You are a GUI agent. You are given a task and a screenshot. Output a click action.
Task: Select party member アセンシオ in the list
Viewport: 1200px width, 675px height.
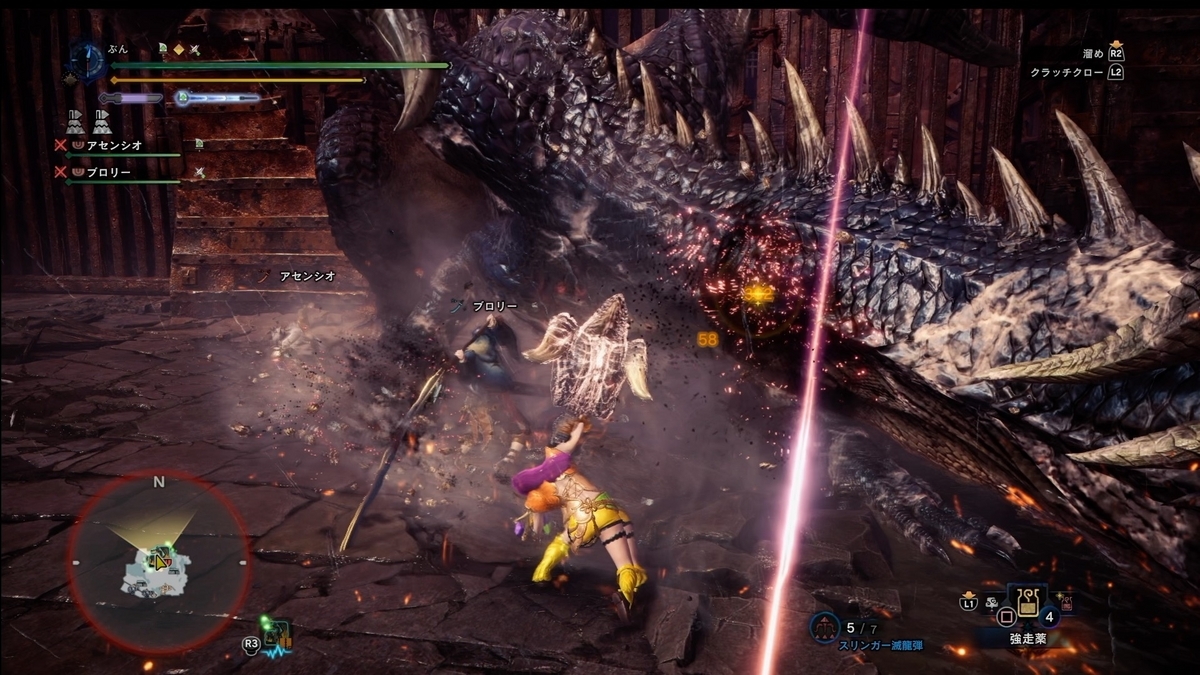pos(116,144)
